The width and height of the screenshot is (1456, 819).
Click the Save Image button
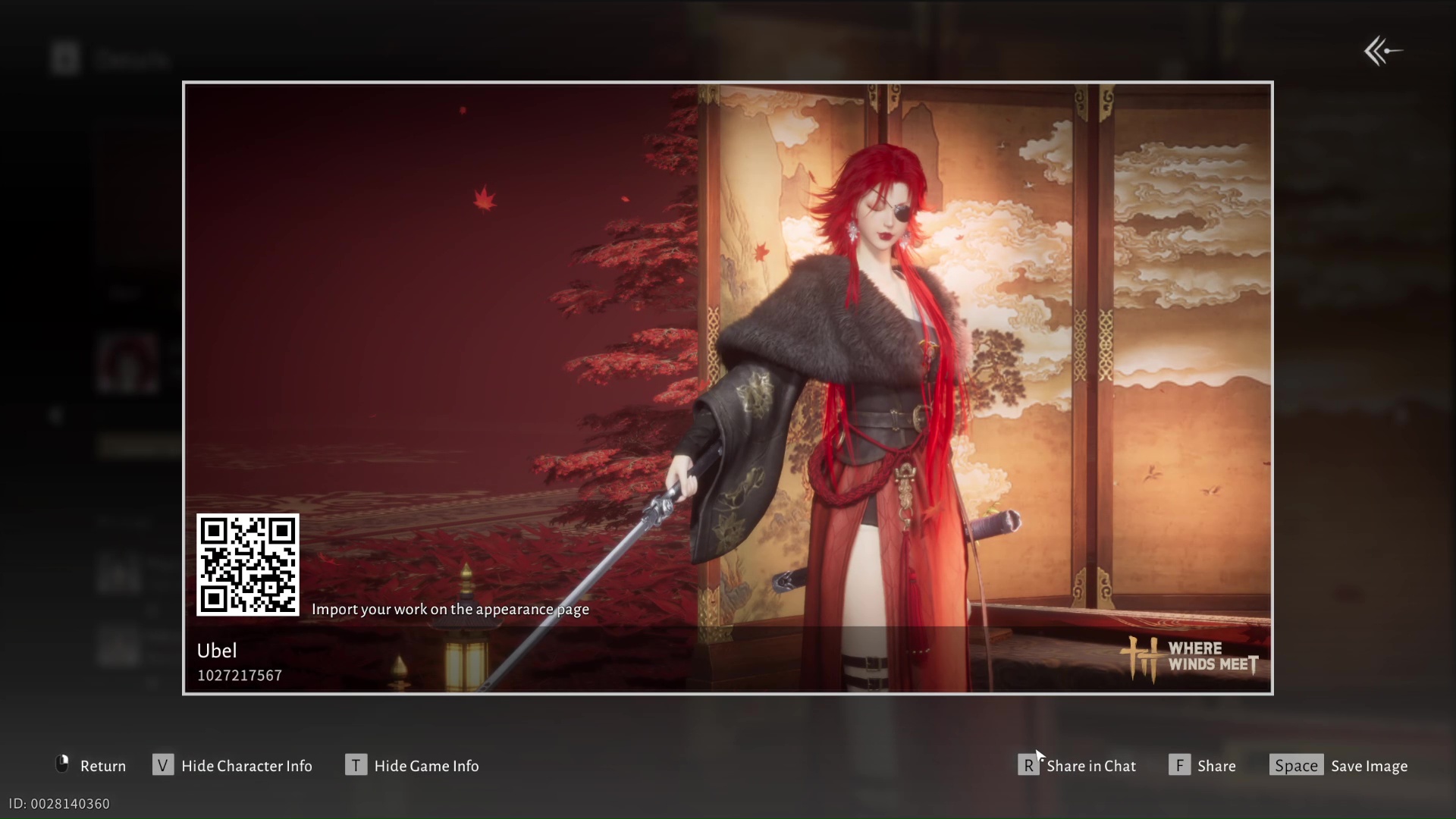pyautogui.click(x=1370, y=765)
